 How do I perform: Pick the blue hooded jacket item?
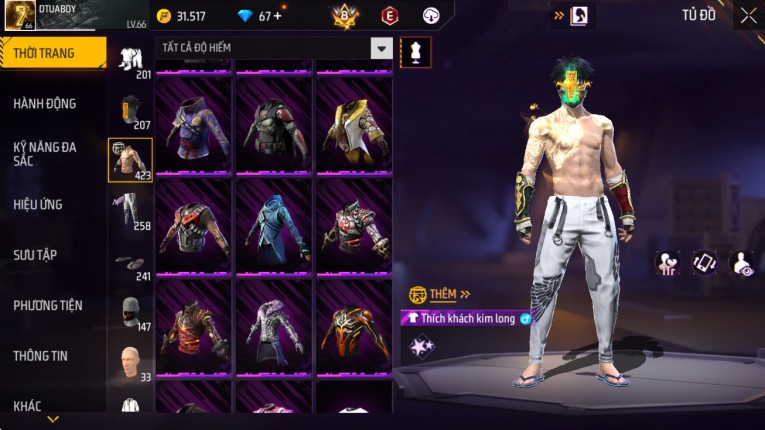pos(274,226)
